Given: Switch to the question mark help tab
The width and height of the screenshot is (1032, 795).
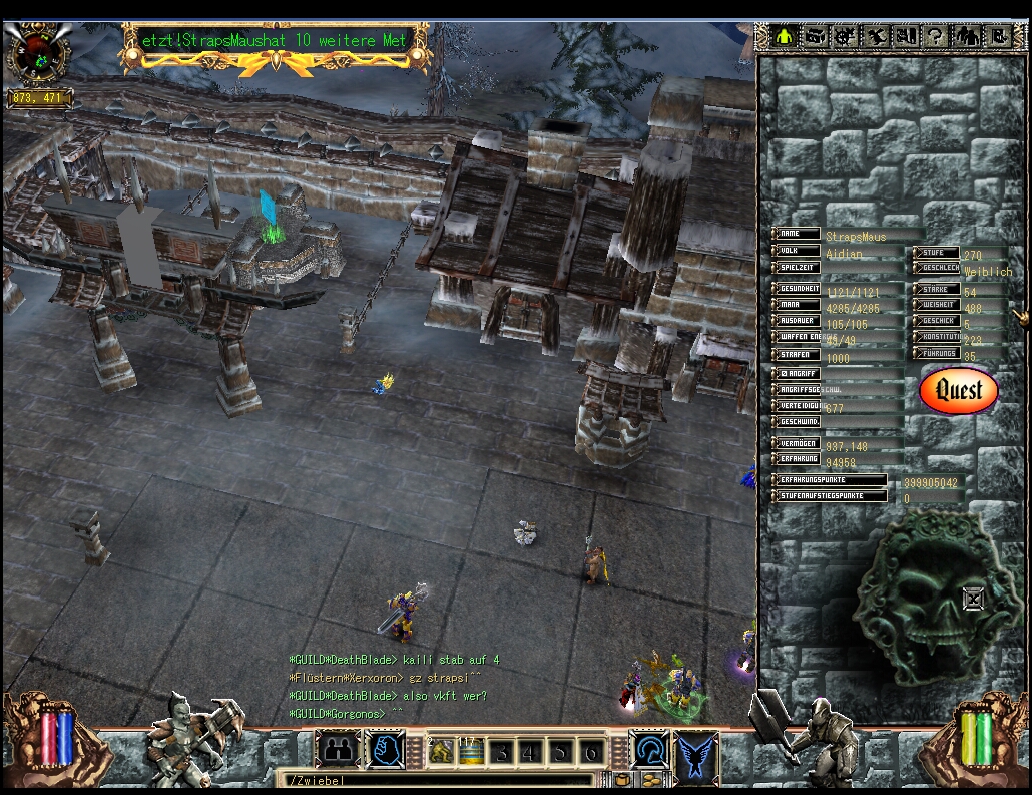Looking at the screenshot, I should (935, 37).
